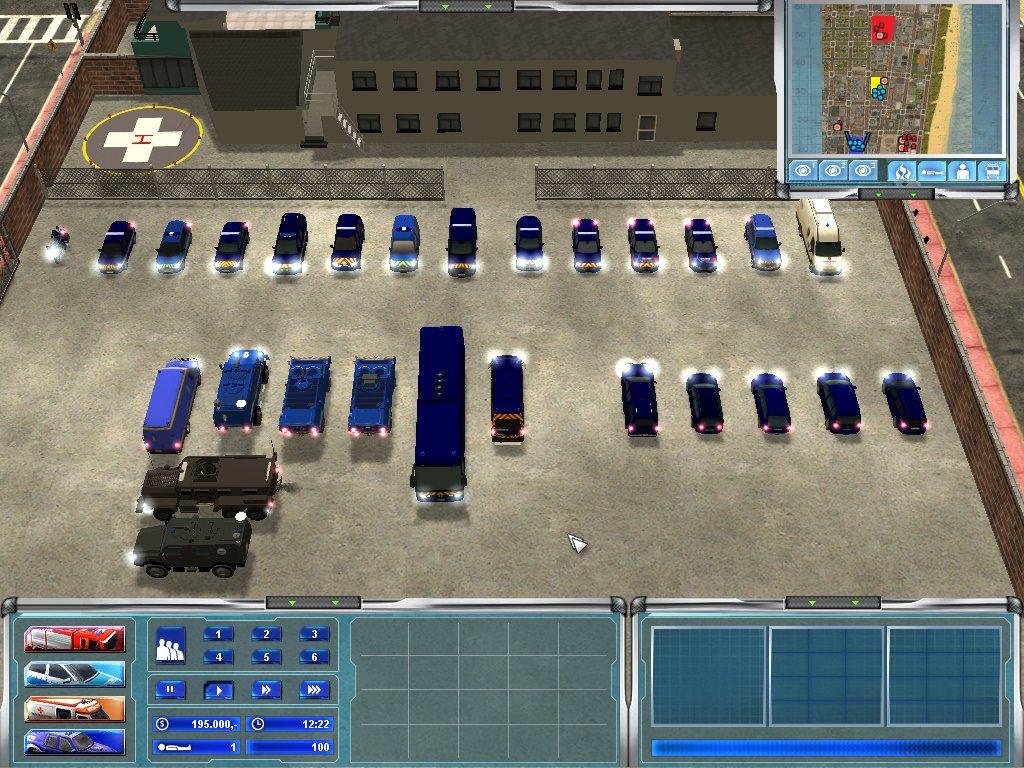Open the ambulance rescue vehicle menu
1024x768 pixels.
point(75,709)
